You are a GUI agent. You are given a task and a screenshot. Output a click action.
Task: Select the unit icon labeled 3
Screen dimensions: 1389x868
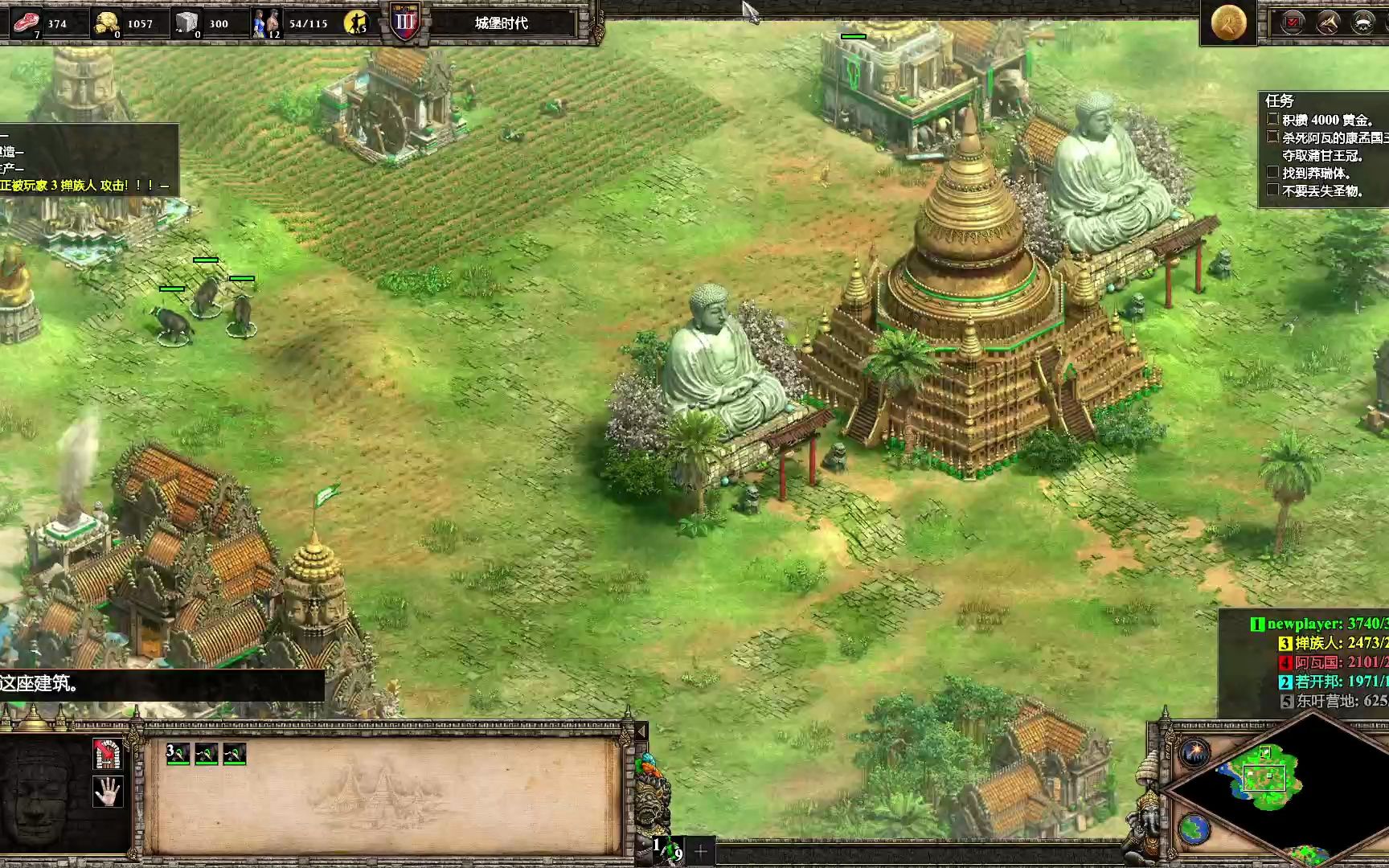178,754
